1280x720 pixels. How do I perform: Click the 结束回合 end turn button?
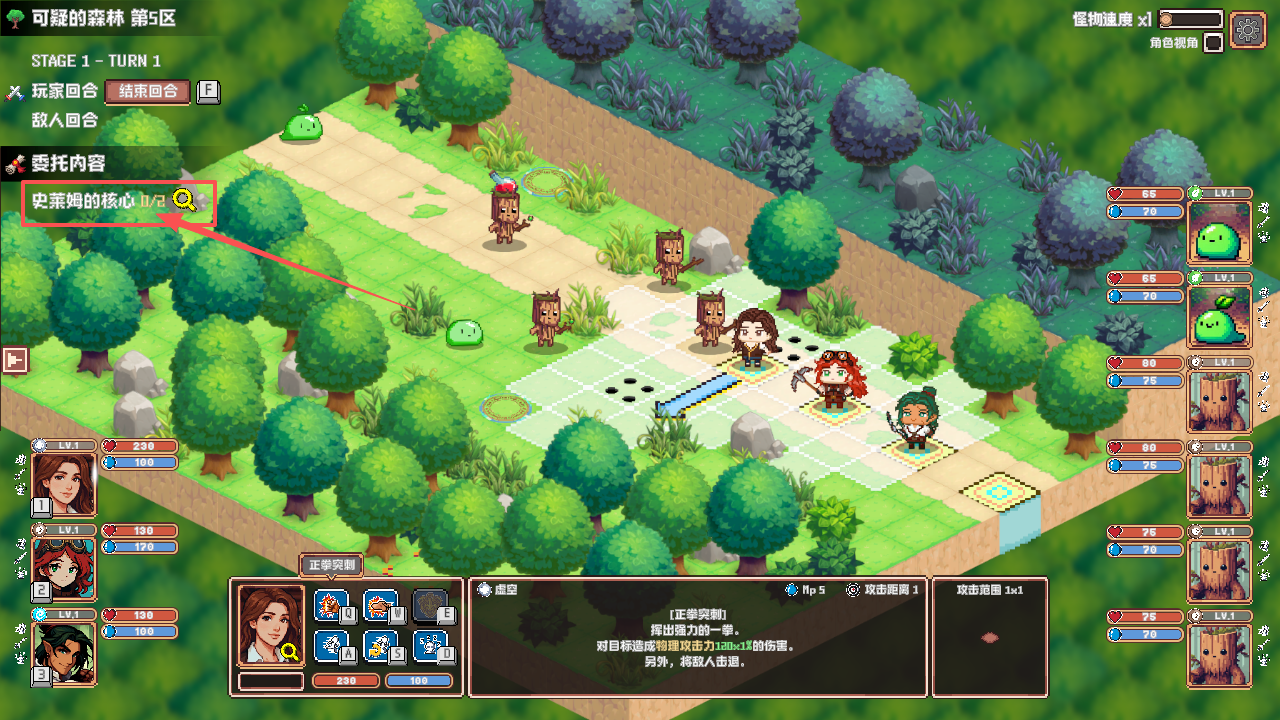tap(147, 91)
